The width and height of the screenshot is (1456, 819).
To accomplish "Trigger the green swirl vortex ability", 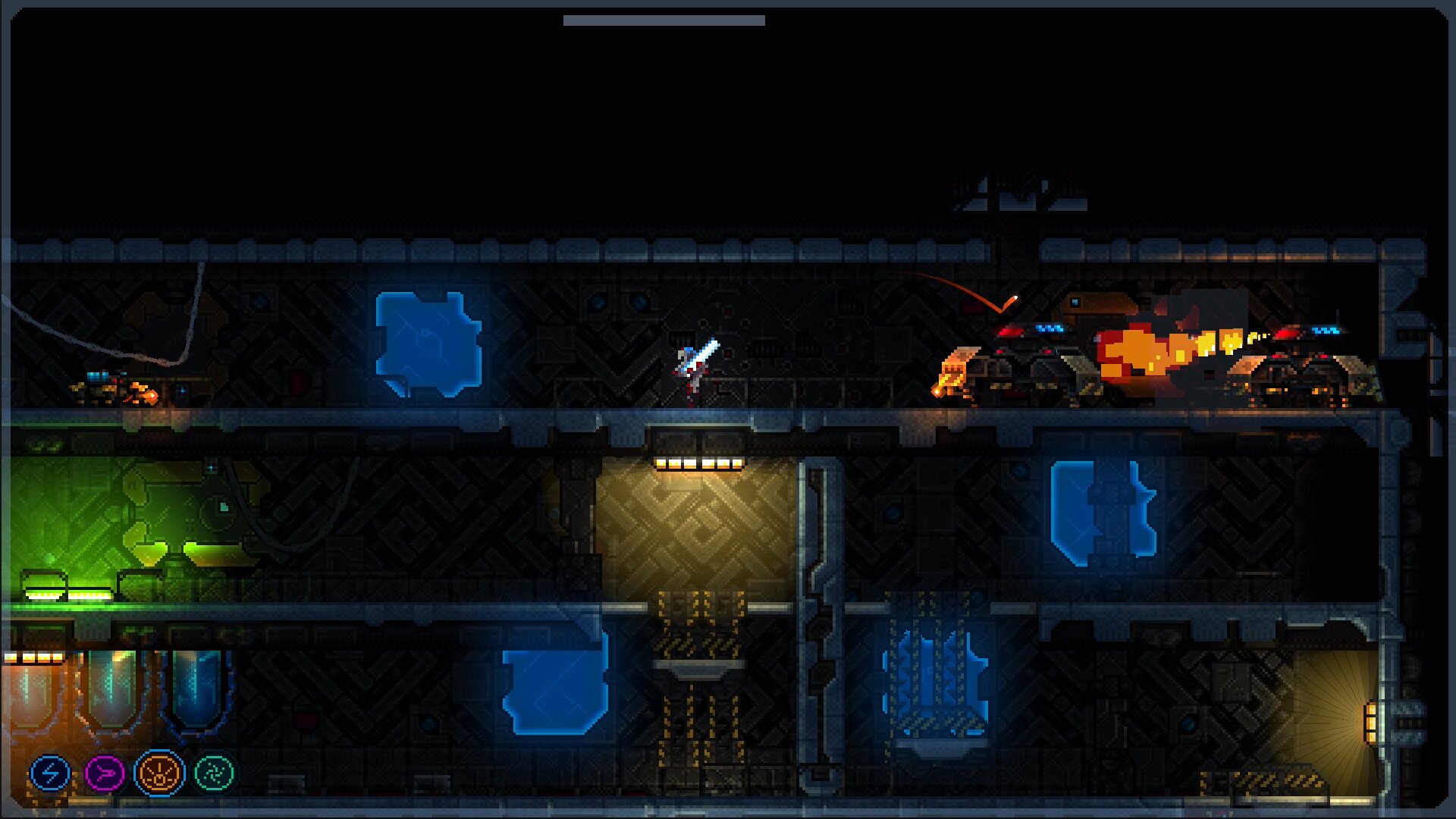I will (x=215, y=773).
